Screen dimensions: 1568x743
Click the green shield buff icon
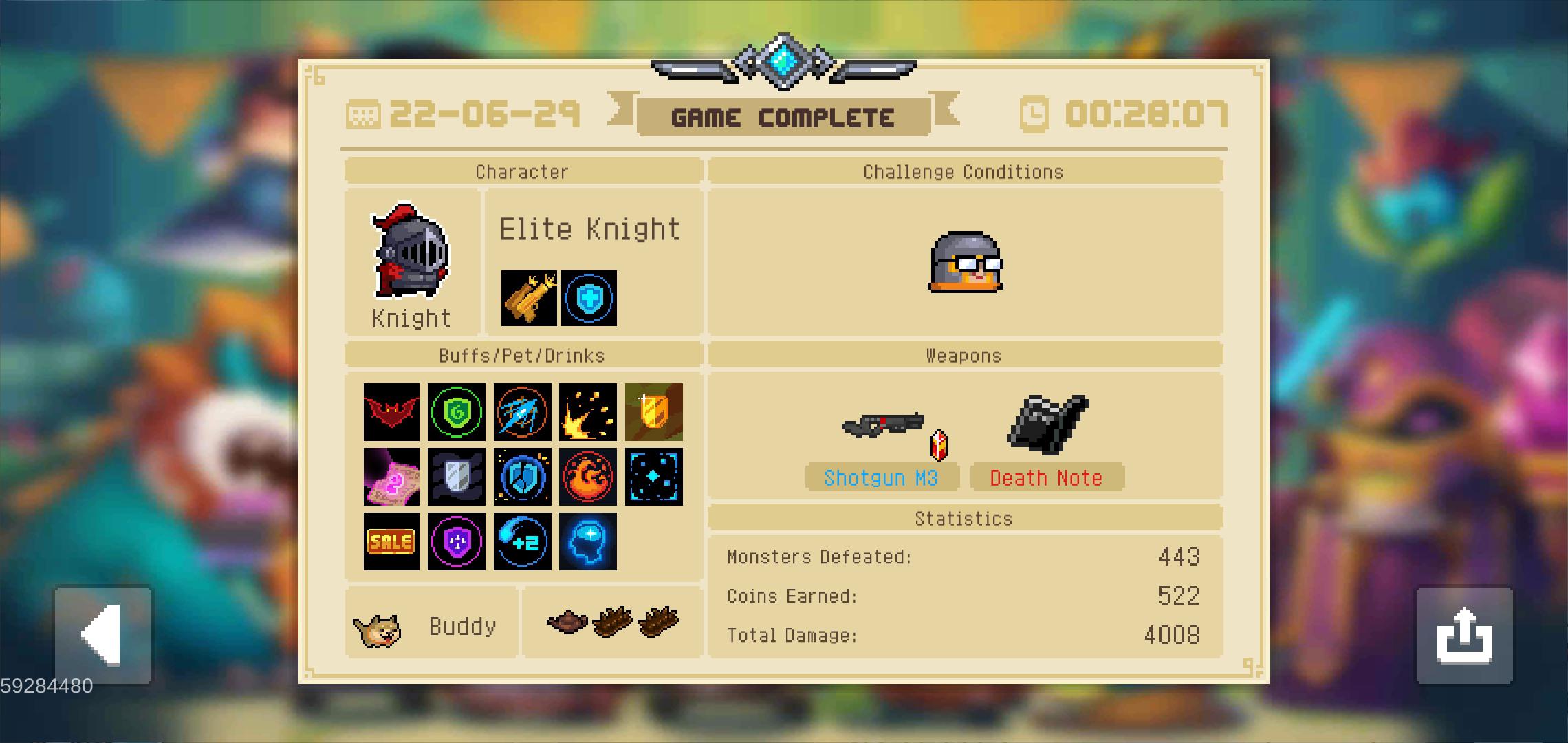click(457, 413)
